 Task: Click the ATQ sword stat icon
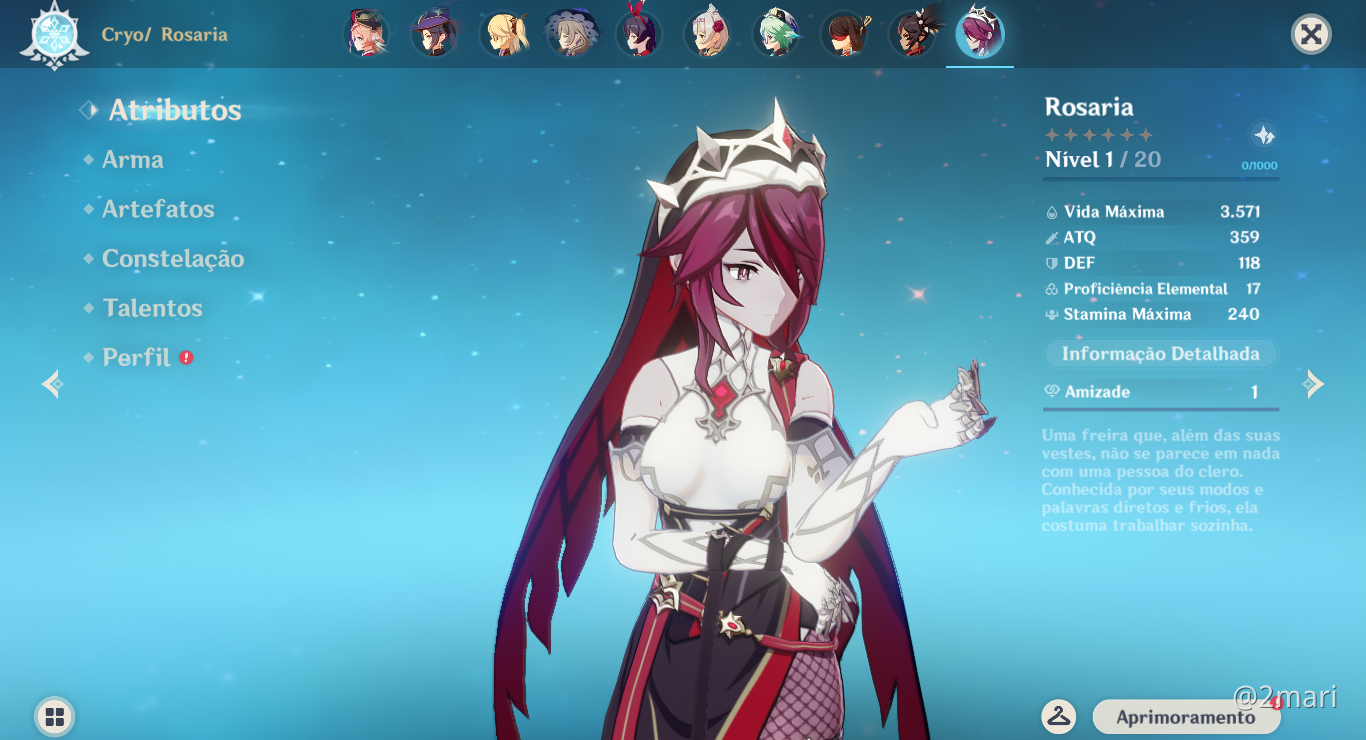tap(1050, 238)
